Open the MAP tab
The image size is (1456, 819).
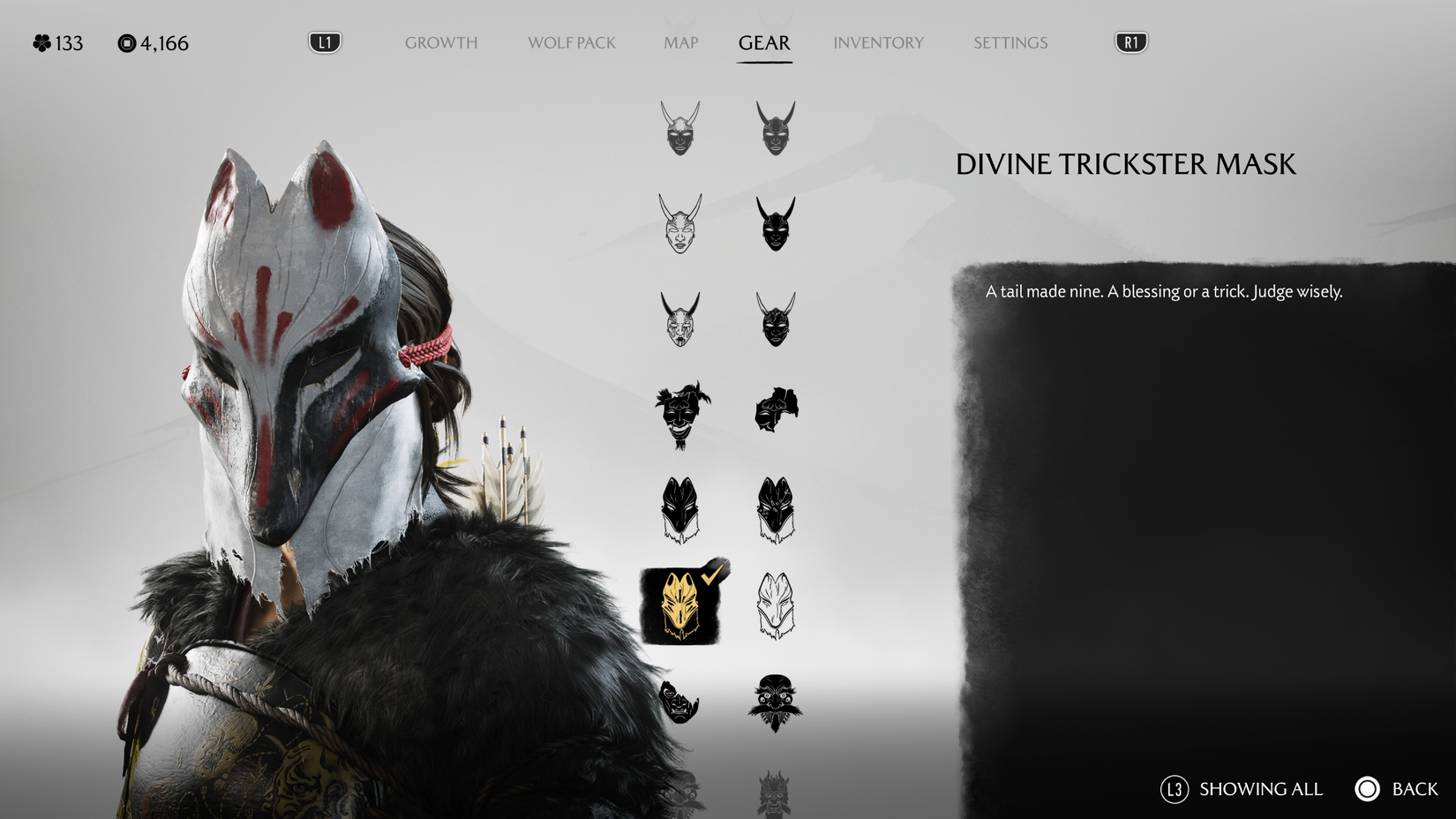(x=679, y=42)
